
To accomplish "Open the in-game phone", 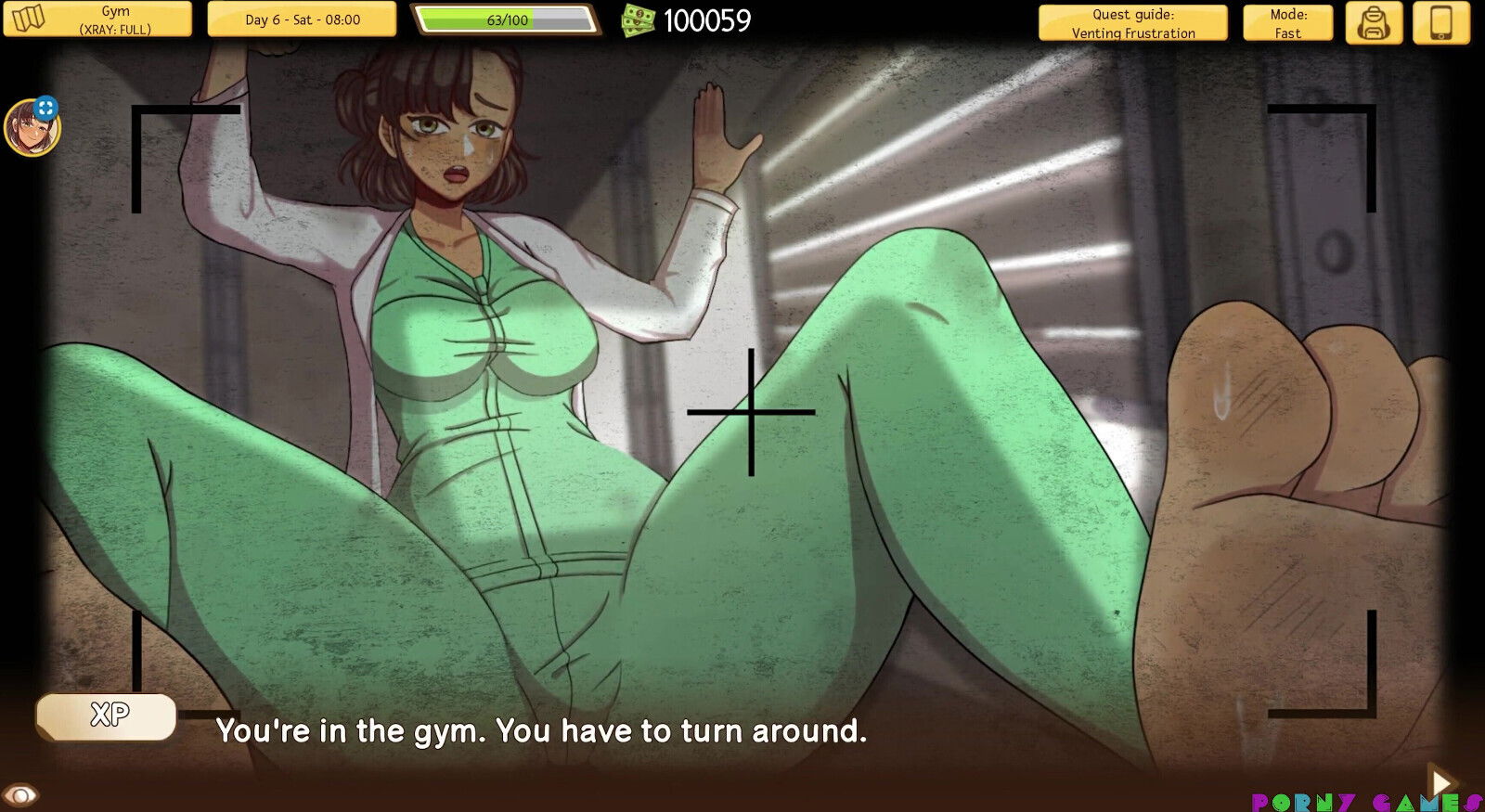I will coord(1440,22).
